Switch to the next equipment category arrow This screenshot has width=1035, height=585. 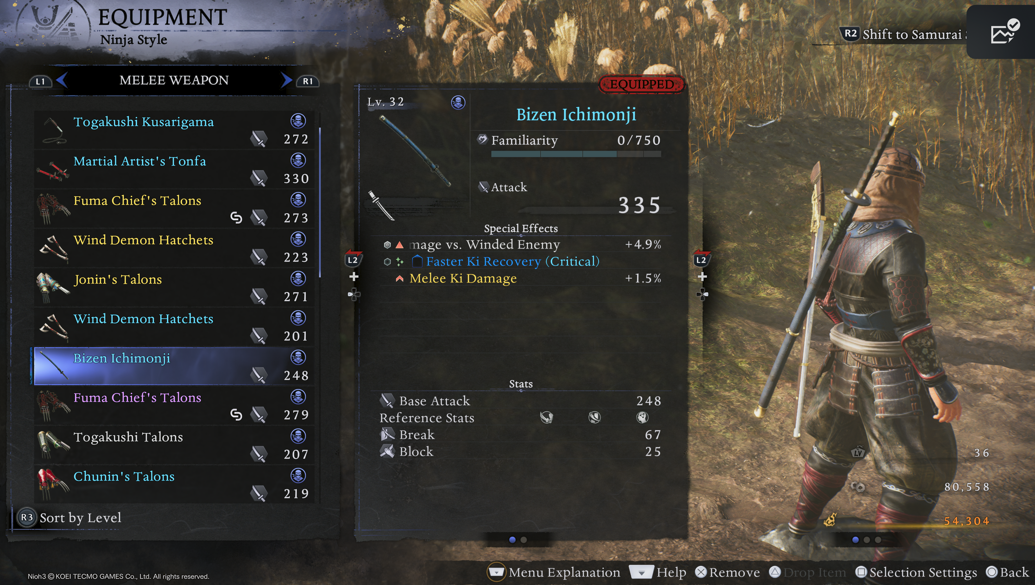pyautogui.click(x=287, y=80)
